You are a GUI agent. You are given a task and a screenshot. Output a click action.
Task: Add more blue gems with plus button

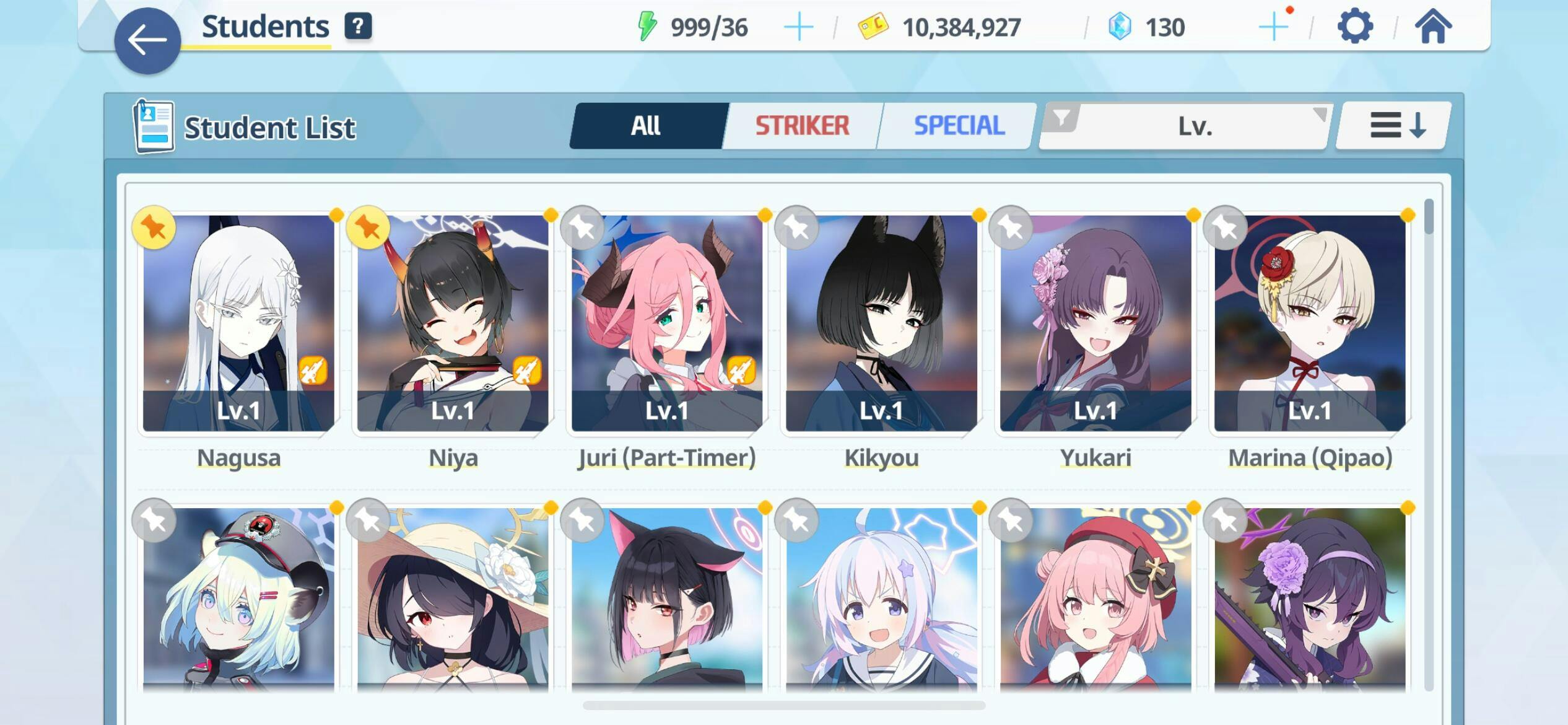coord(1273,28)
